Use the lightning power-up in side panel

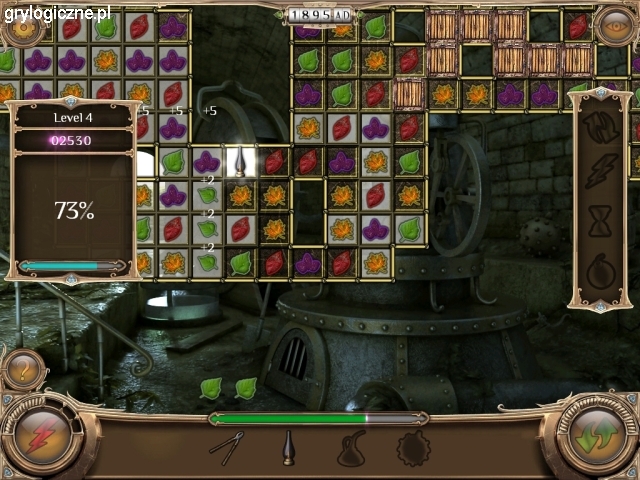pyautogui.click(x=600, y=170)
